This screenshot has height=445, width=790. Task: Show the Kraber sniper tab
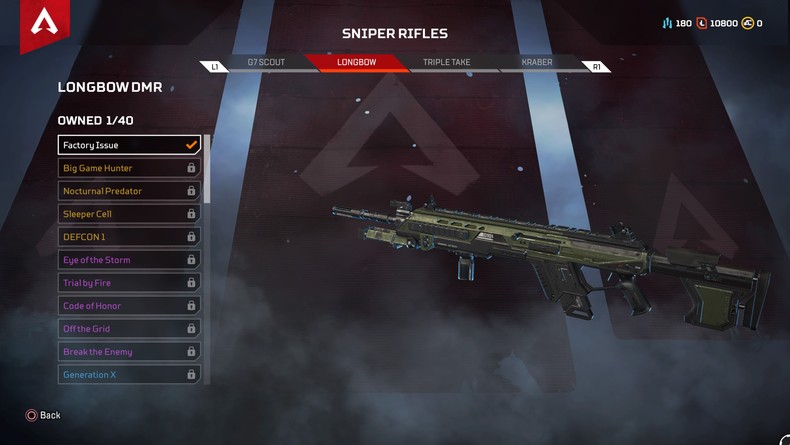(x=537, y=62)
